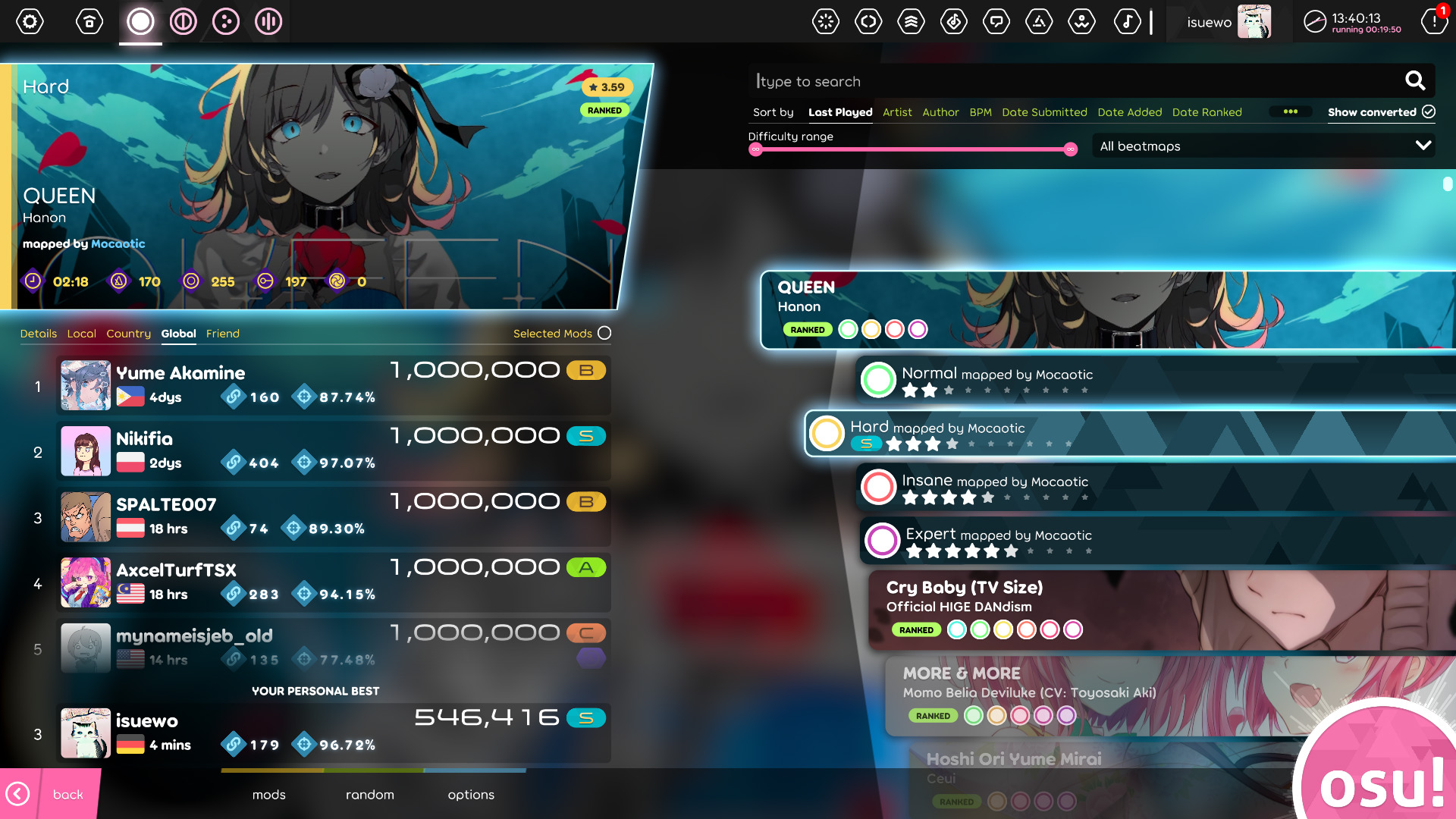Screen dimensions: 1456x819
Task: Return to the home screen
Action: pyautogui.click(x=89, y=22)
